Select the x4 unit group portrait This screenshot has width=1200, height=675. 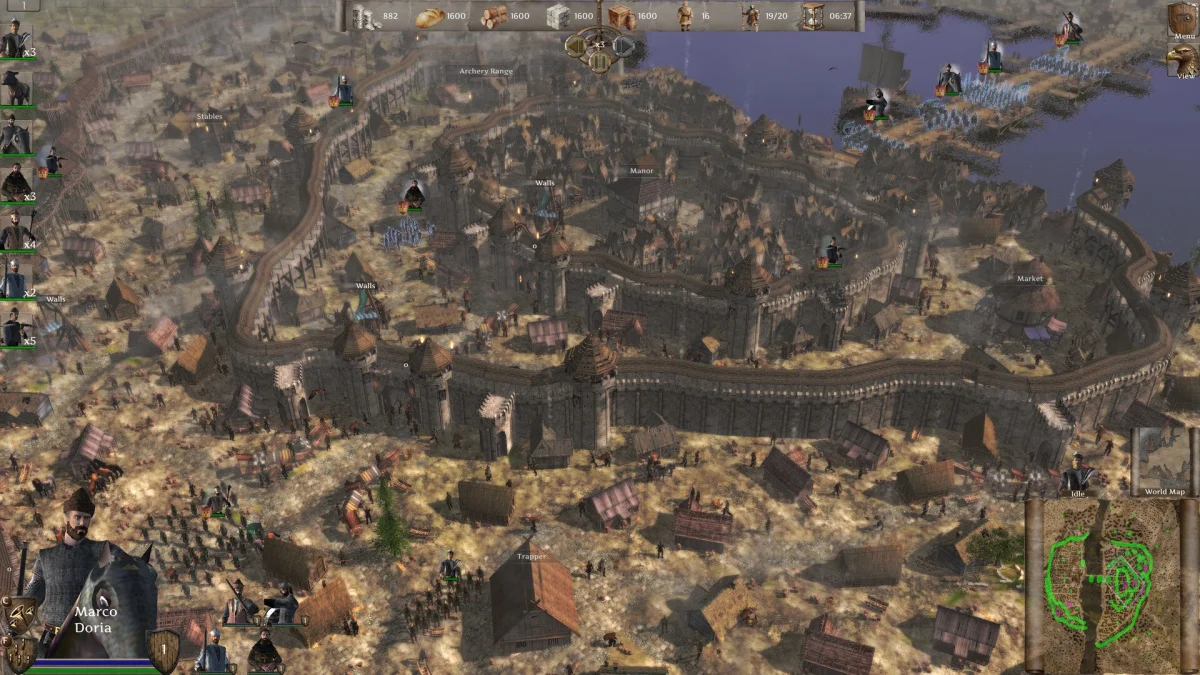15,235
